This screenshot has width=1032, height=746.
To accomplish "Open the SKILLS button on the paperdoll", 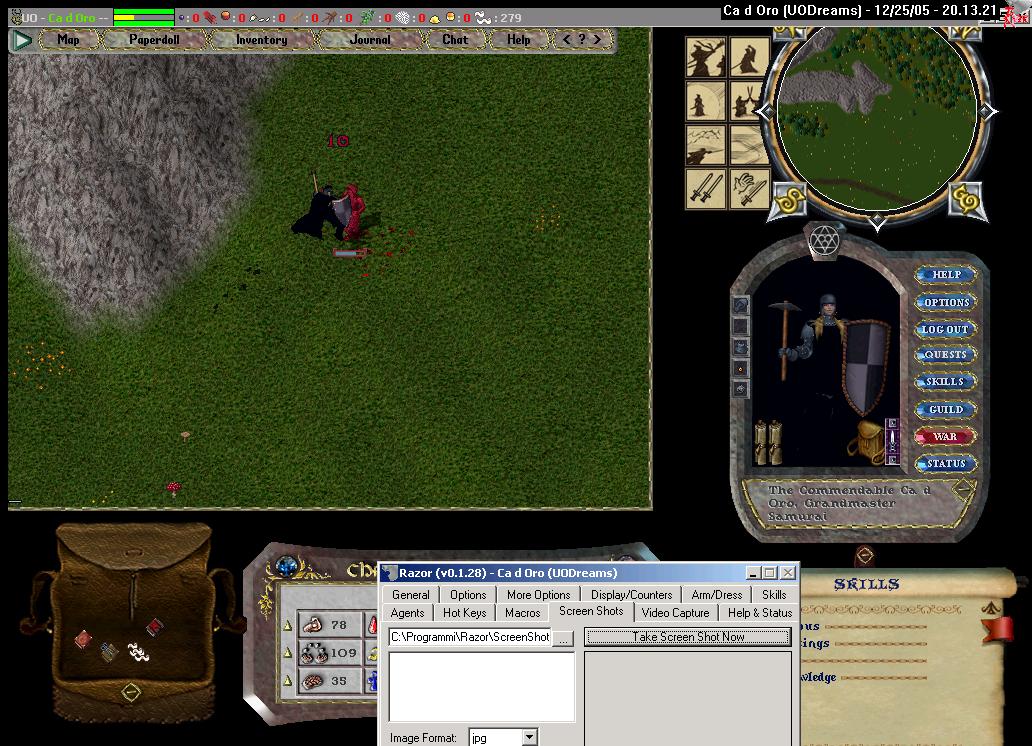I will coord(945,382).
